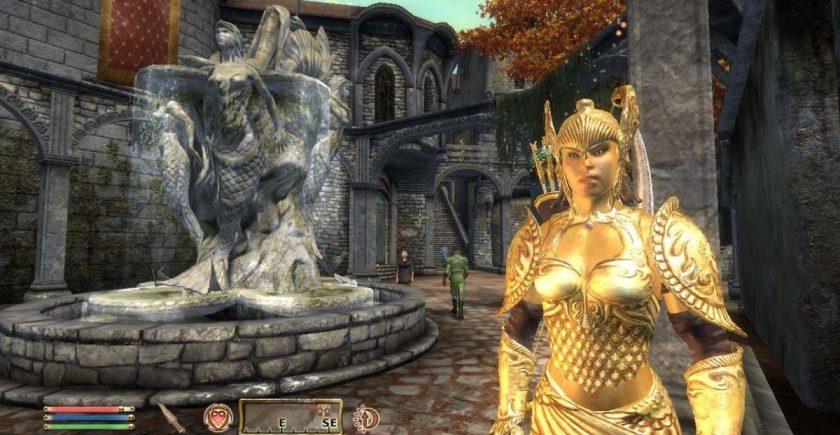Image resolution: width=840 pixels, height=435 pixels.
Task: Click the equipped dagger weapon icon
Action: pos(172,417)
